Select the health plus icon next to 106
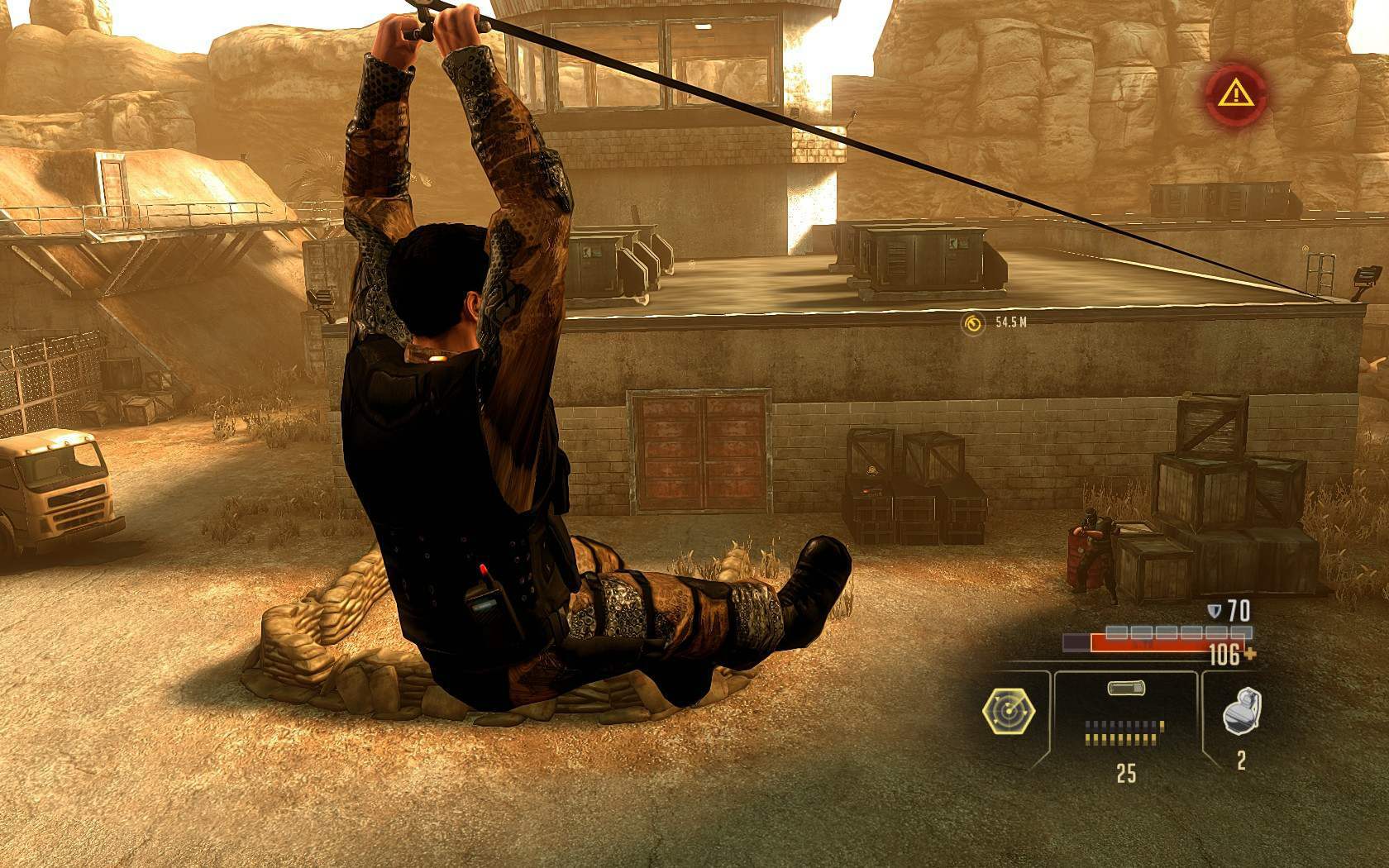Viewport: 1389px width, 868px height. [x=1248, y=653]
